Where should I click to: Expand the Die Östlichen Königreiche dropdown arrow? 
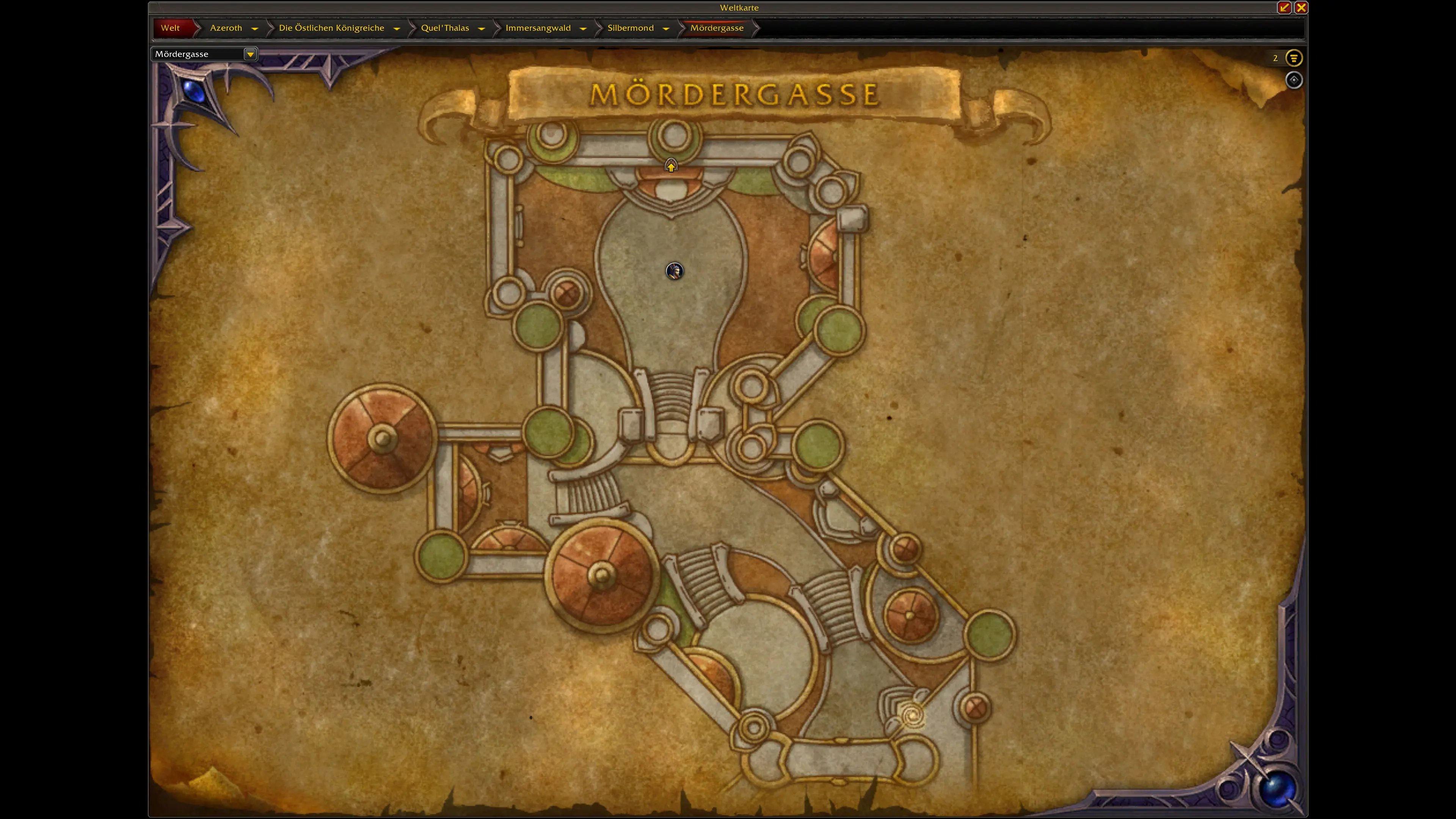pyautogui.click(x=397, y=28)
